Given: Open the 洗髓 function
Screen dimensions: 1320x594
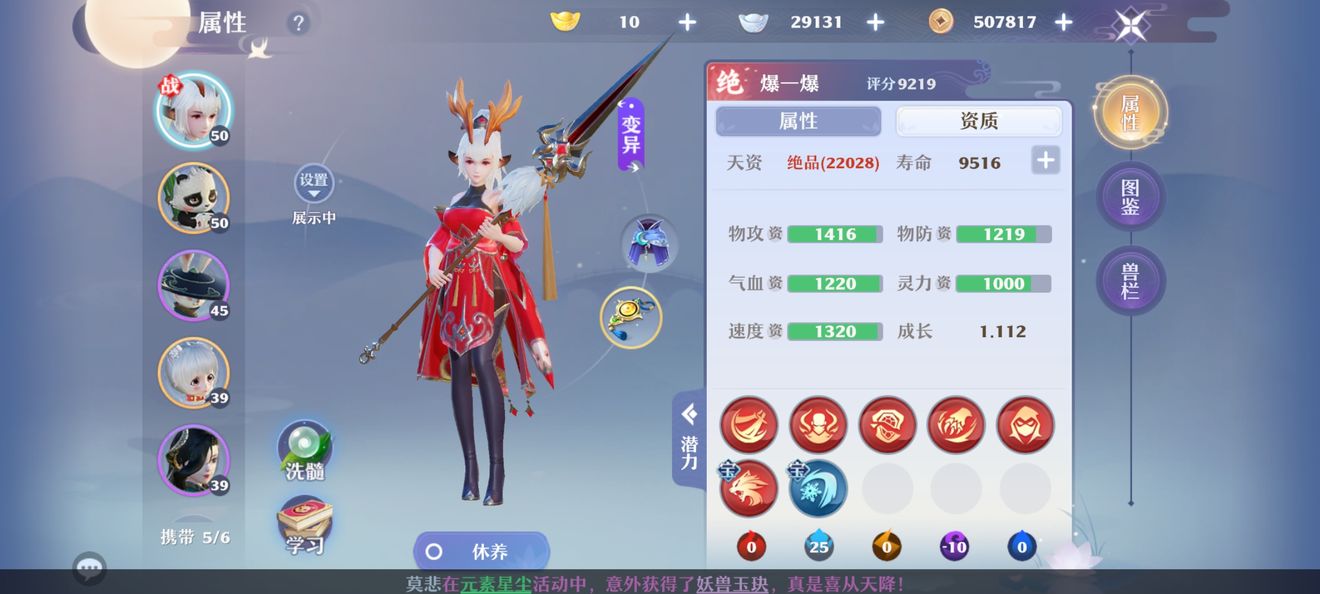Looking at the screenshot, I should (304, 452).
